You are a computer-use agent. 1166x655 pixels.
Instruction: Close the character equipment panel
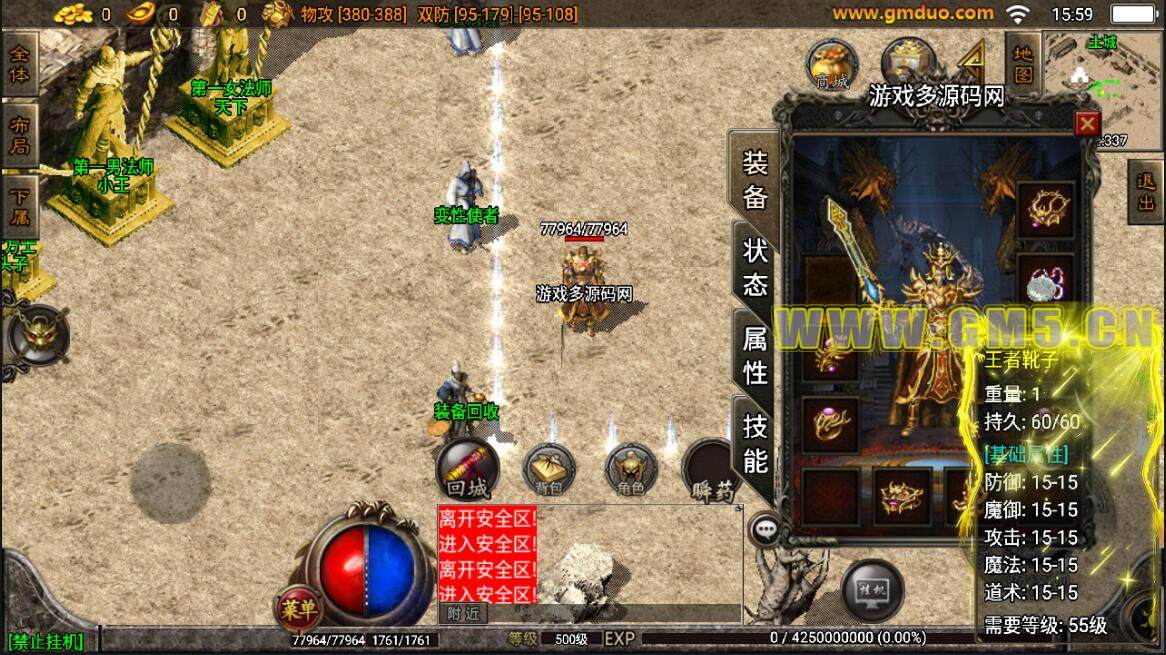click(1086, 123)
